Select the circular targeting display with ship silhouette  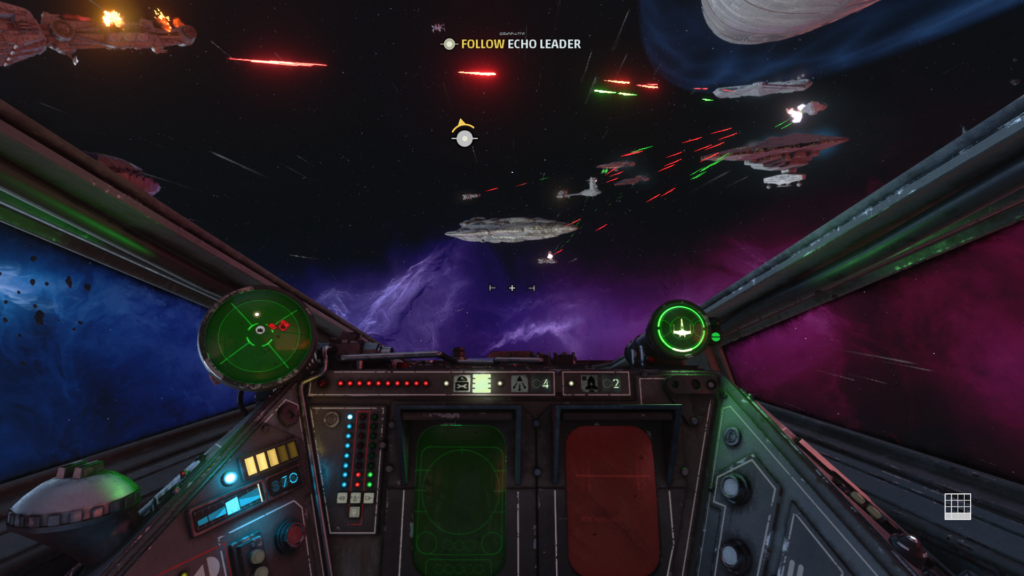coord(680,329)
